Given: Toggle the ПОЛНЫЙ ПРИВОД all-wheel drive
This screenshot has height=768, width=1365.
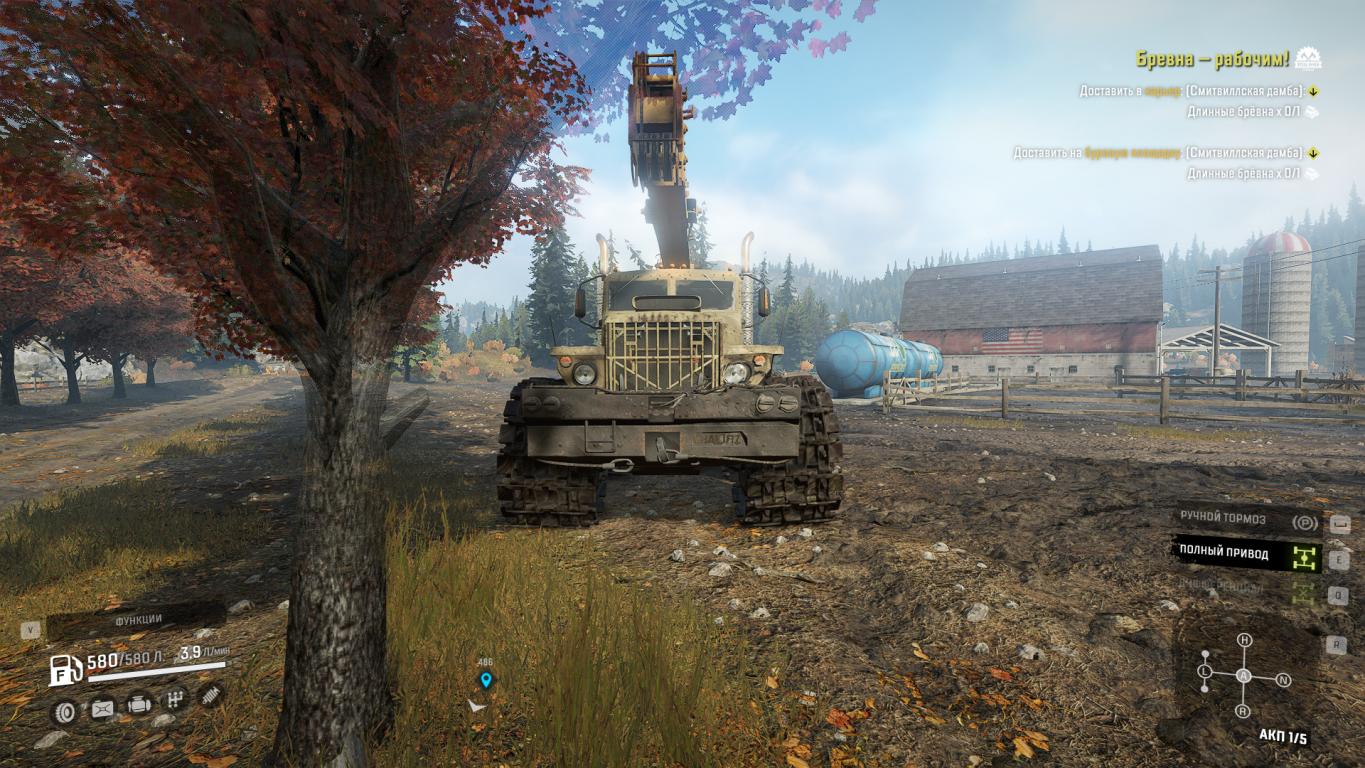Looking at the screenshot, I should [x=1246, y=553].
